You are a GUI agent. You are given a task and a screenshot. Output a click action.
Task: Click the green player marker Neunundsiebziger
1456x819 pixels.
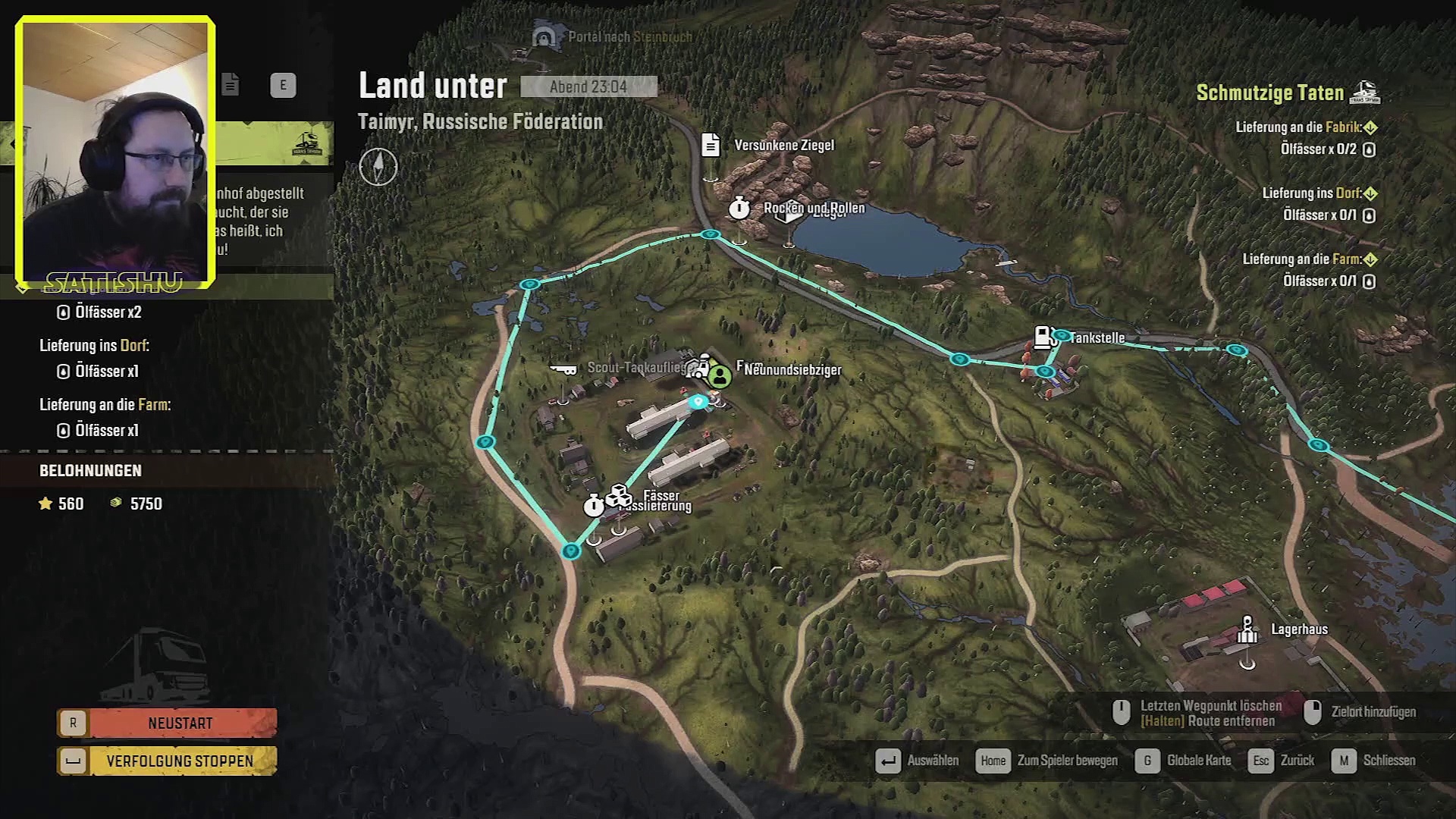720,375
